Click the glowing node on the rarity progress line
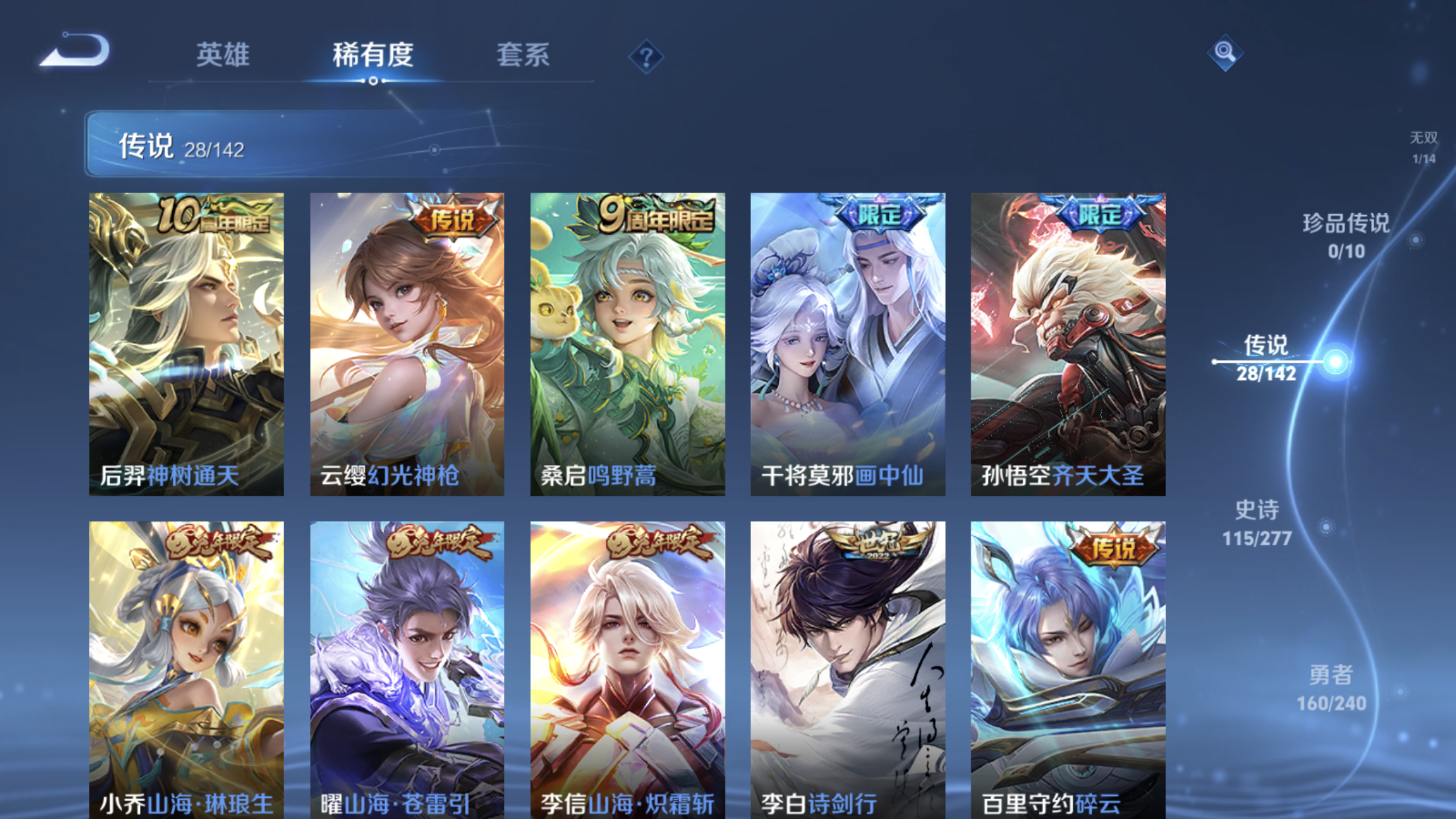Viewport: 1456px width, 819px height. [x=1337, y=362]
